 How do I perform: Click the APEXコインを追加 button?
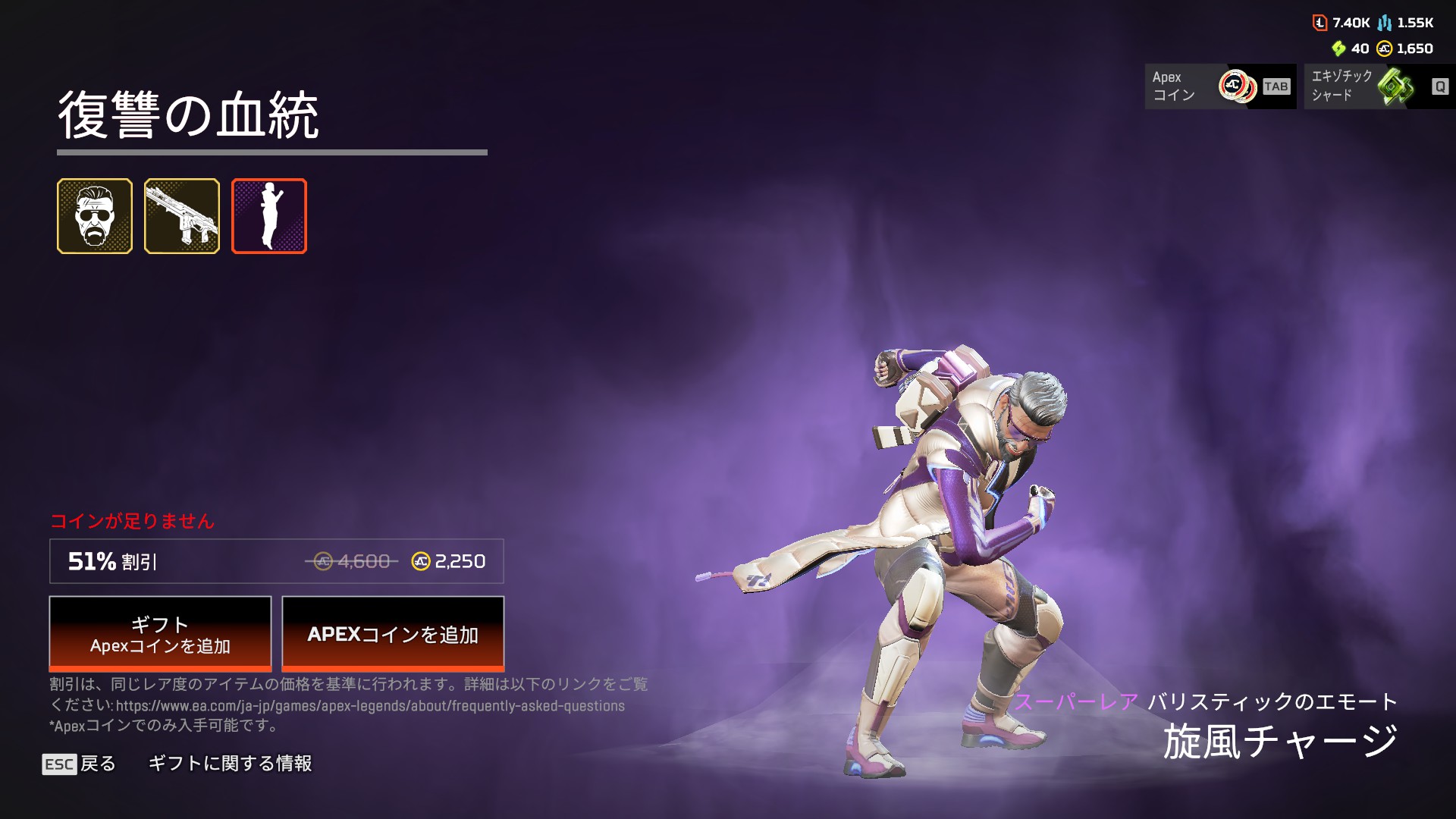(x=393, y=634)
